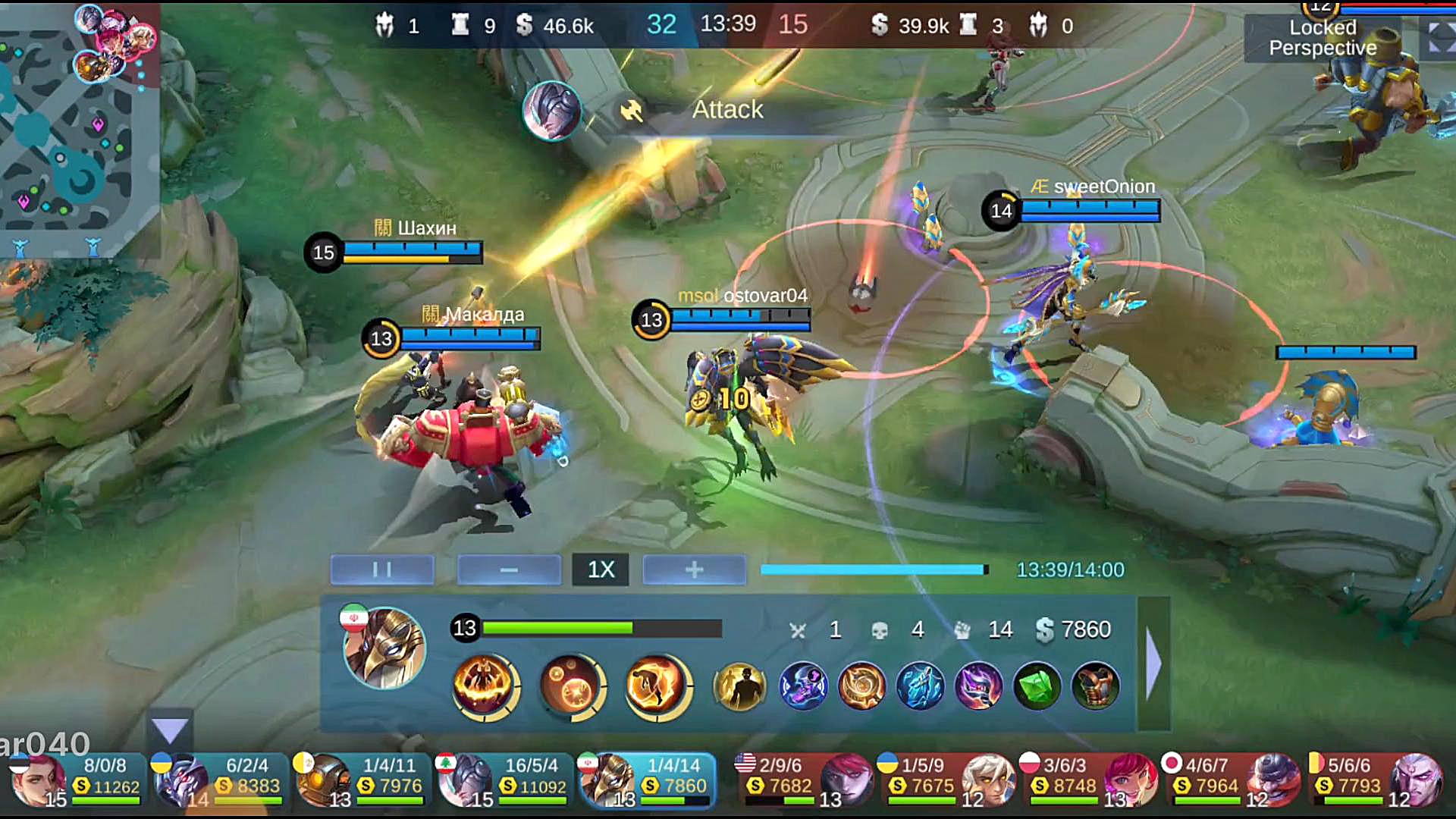Image resolution: width=1456 pixels, height=819 pixels.
Task: Expand the hero panel with the right arrow
Action: [1153, 664]
